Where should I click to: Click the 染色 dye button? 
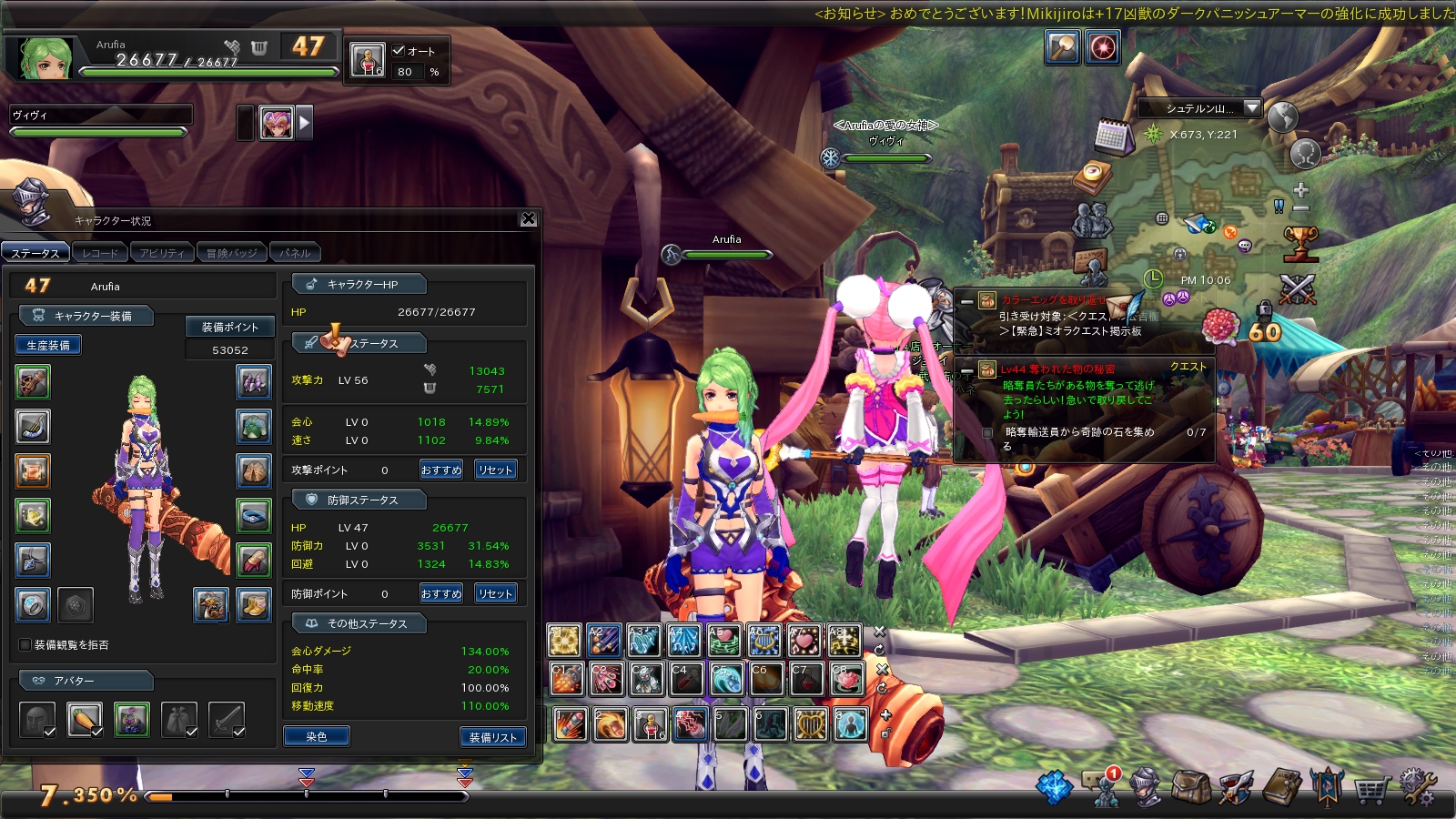point(316,736)
